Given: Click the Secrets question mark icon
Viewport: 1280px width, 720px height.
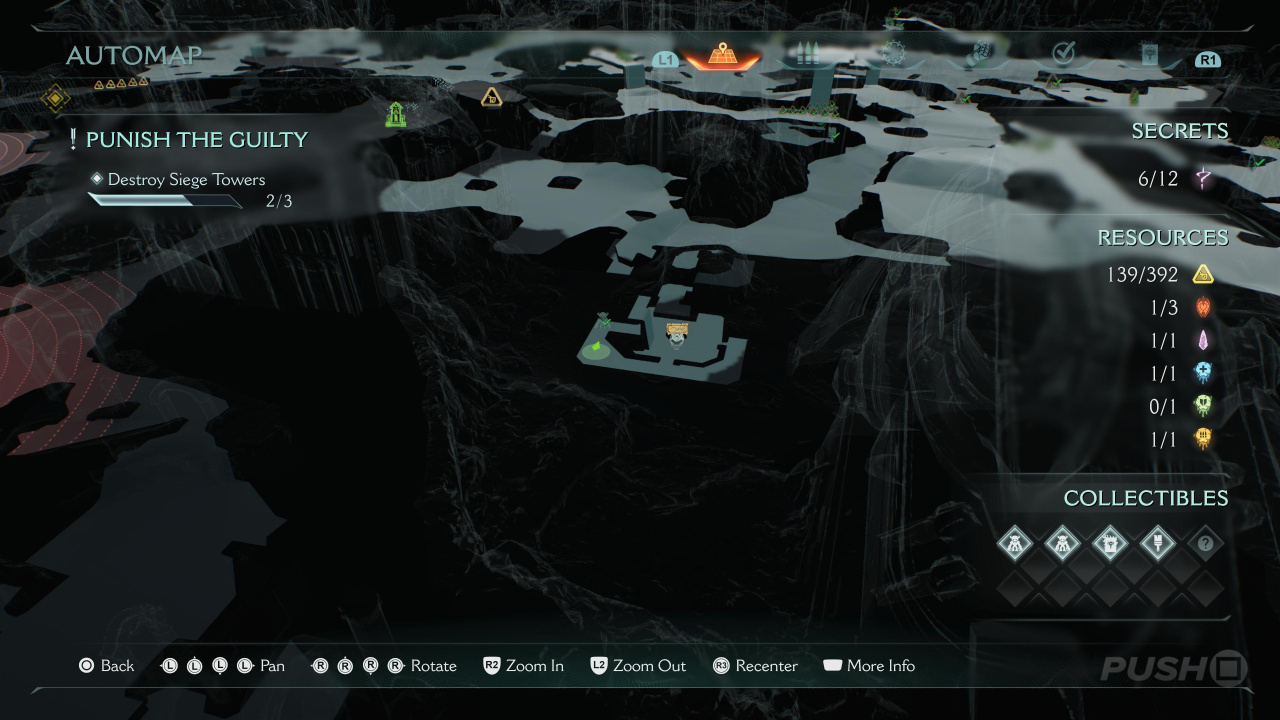Looking at the screenshot, I should point(1205,180).
